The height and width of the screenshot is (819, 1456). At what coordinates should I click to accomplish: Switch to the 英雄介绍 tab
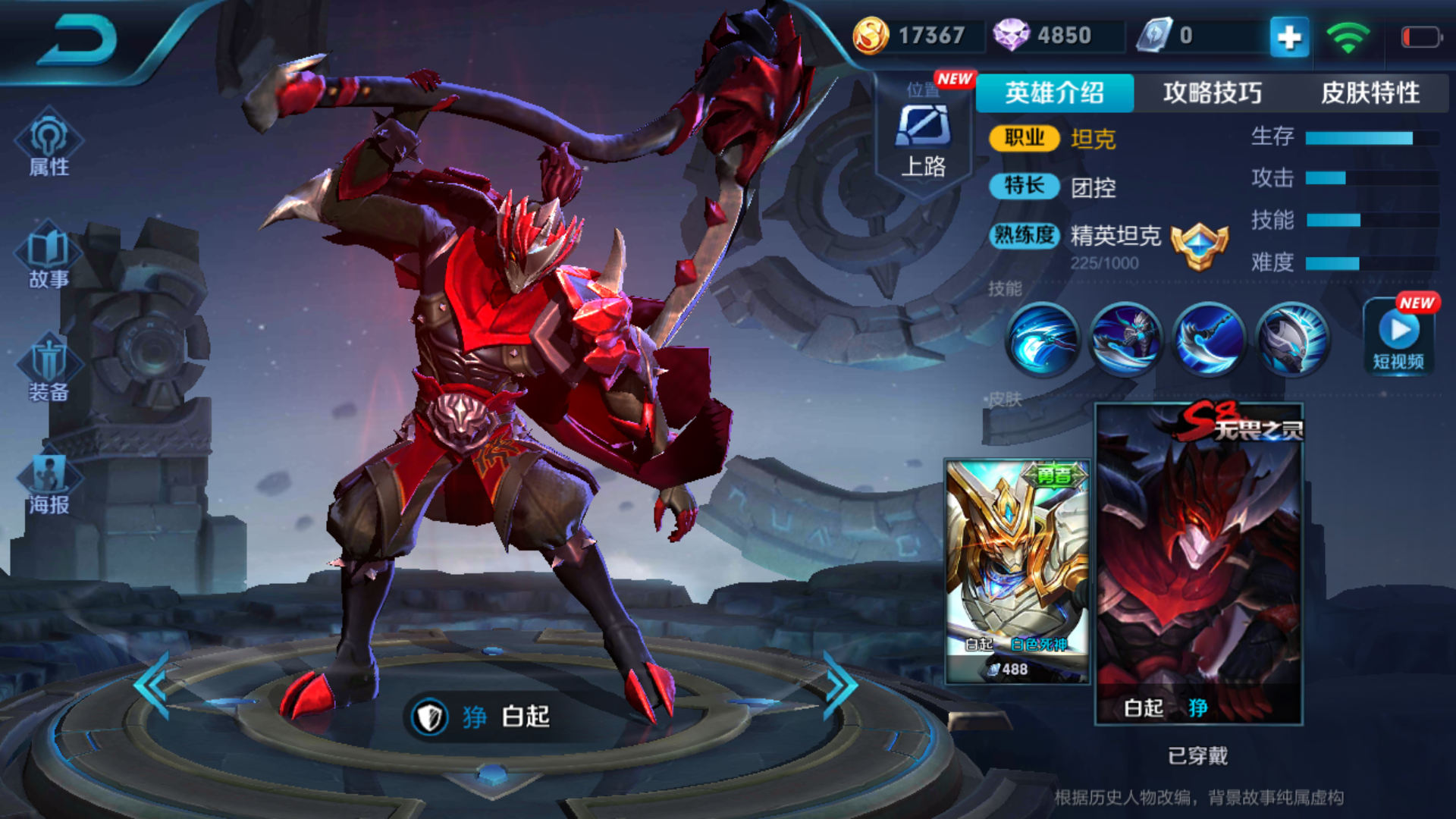pyautogui.click(x=1054, y=93)
